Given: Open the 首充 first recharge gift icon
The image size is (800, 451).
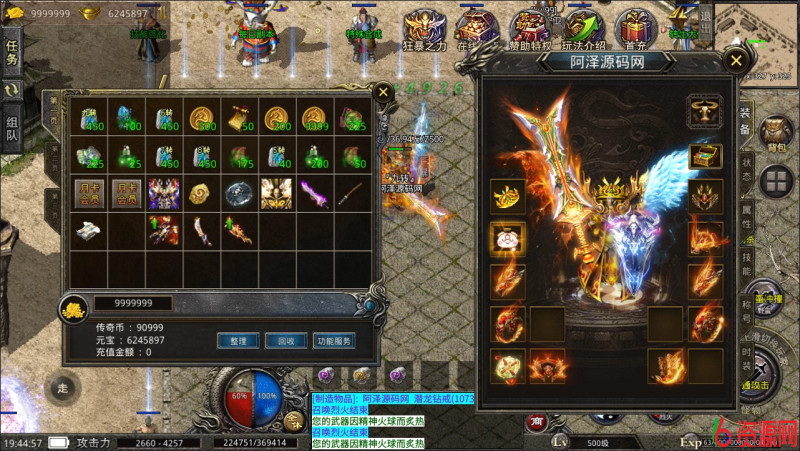Looking at the screenshot, I should pyautogui.click(x=634, y=30).
